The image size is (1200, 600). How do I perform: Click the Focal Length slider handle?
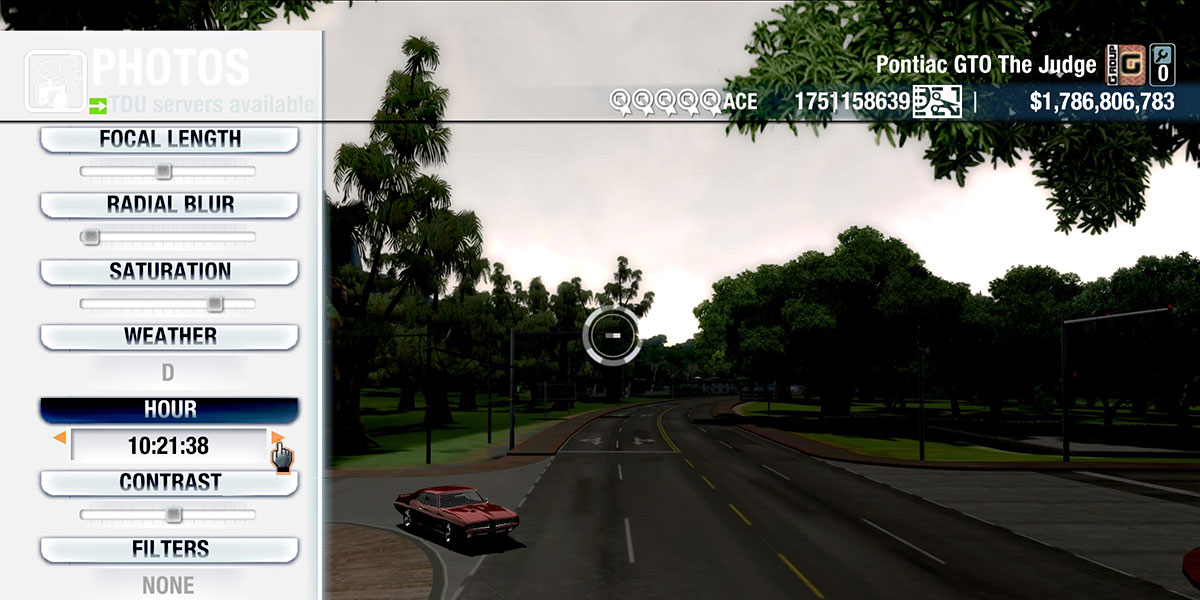163,172
